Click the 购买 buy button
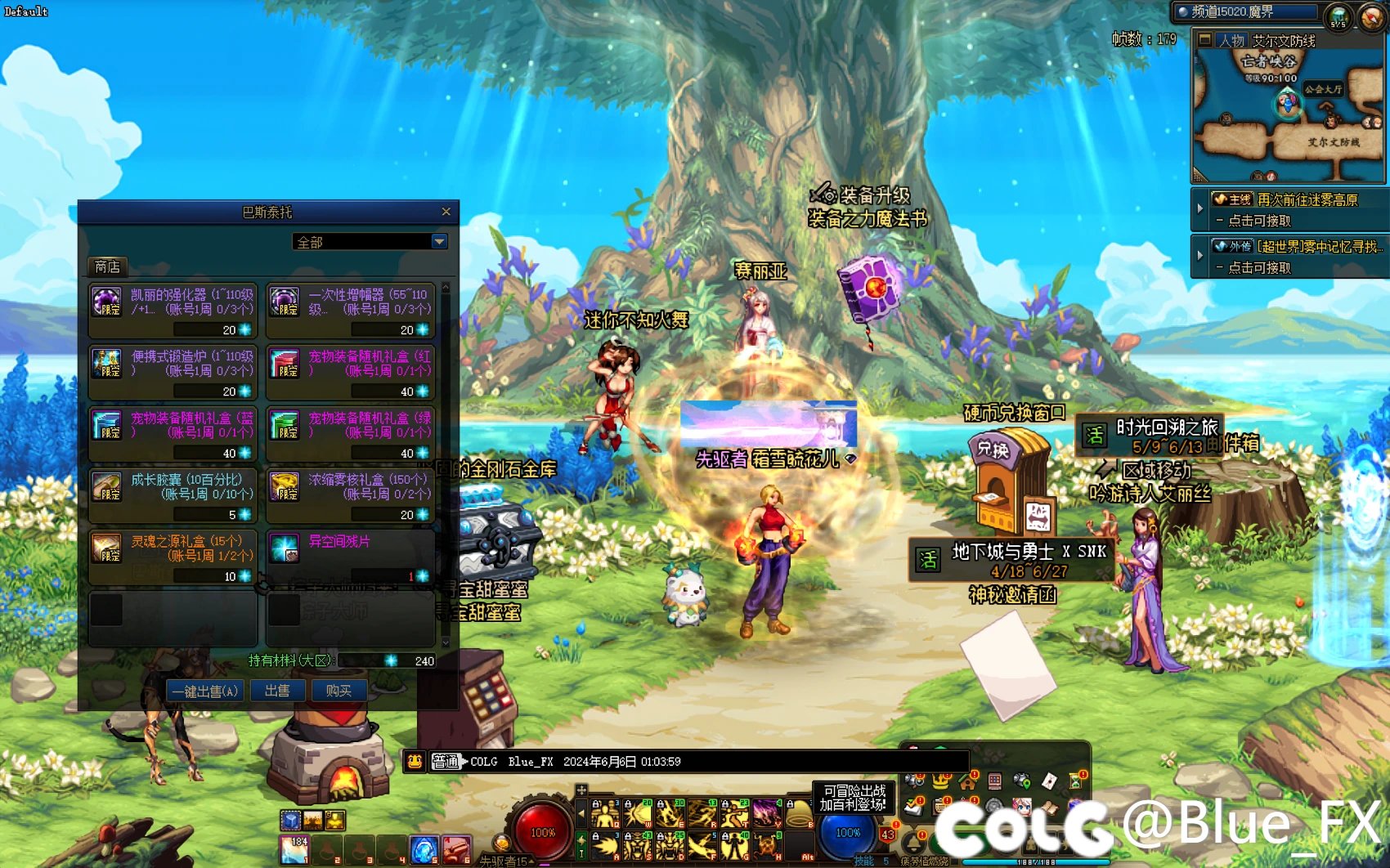 pyautogui.click(x=339, y=691)
